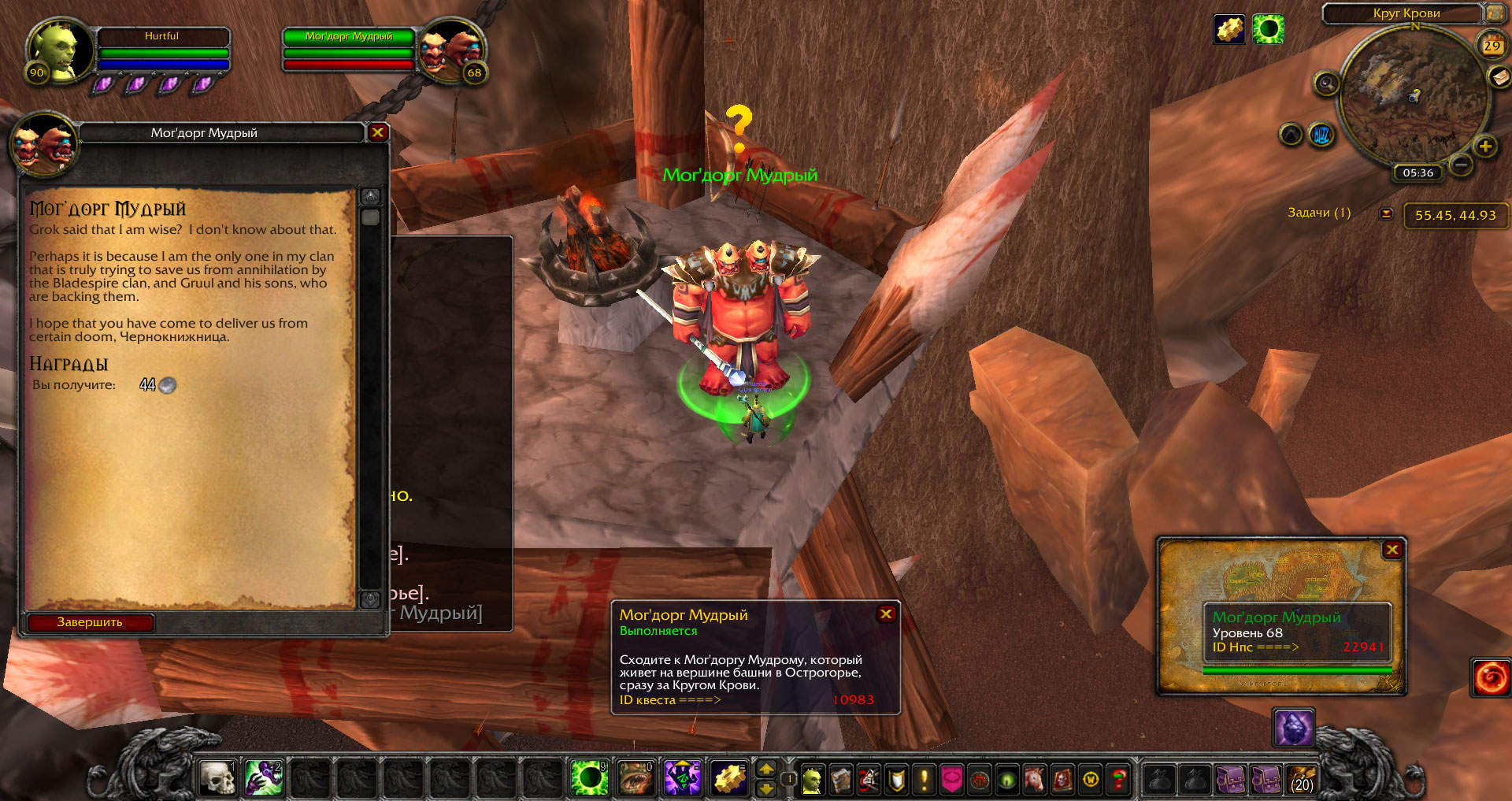This screenshot has width=1512, height=801.
Task: Zoom in the minimap with plus button
Action: 1485,146
